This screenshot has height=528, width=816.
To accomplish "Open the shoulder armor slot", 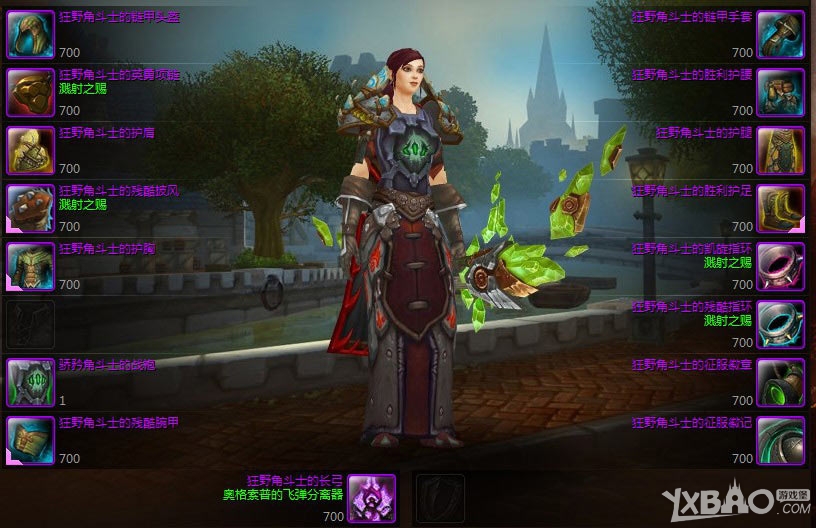I will click(x=31, y=150).
